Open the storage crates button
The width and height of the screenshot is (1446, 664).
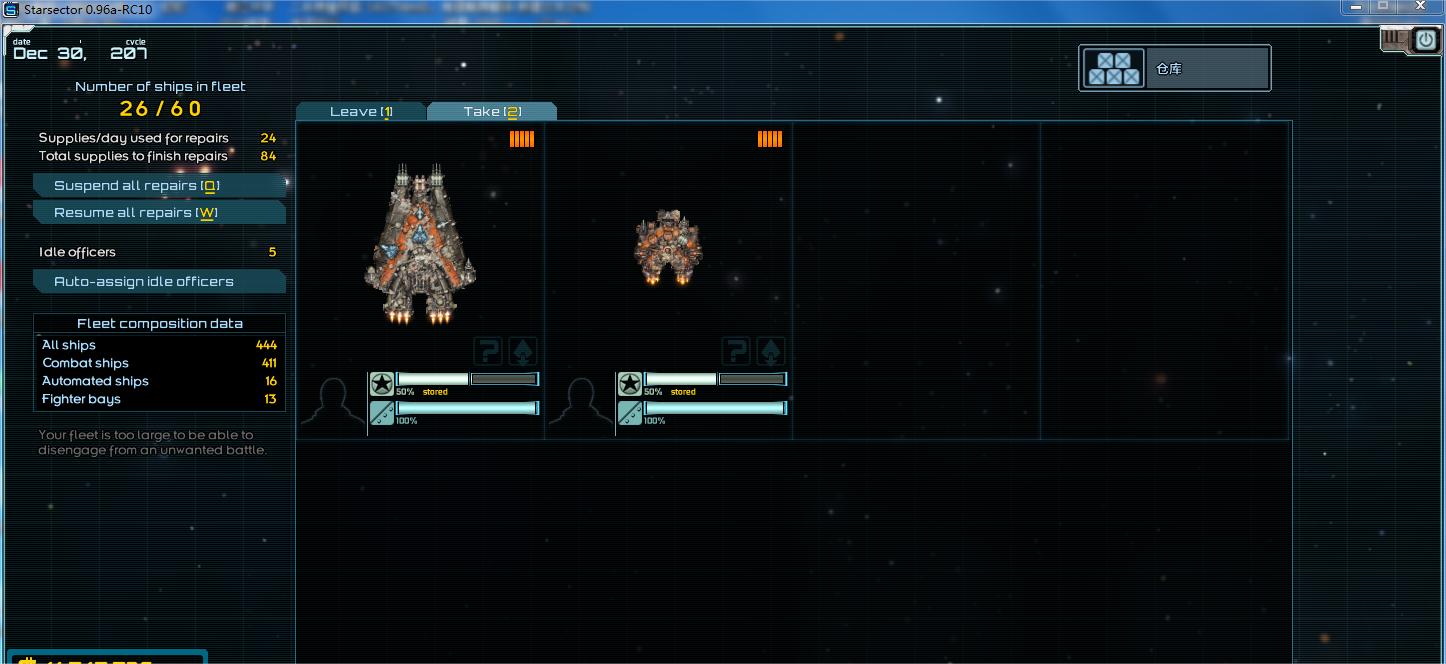[1114, 69]
